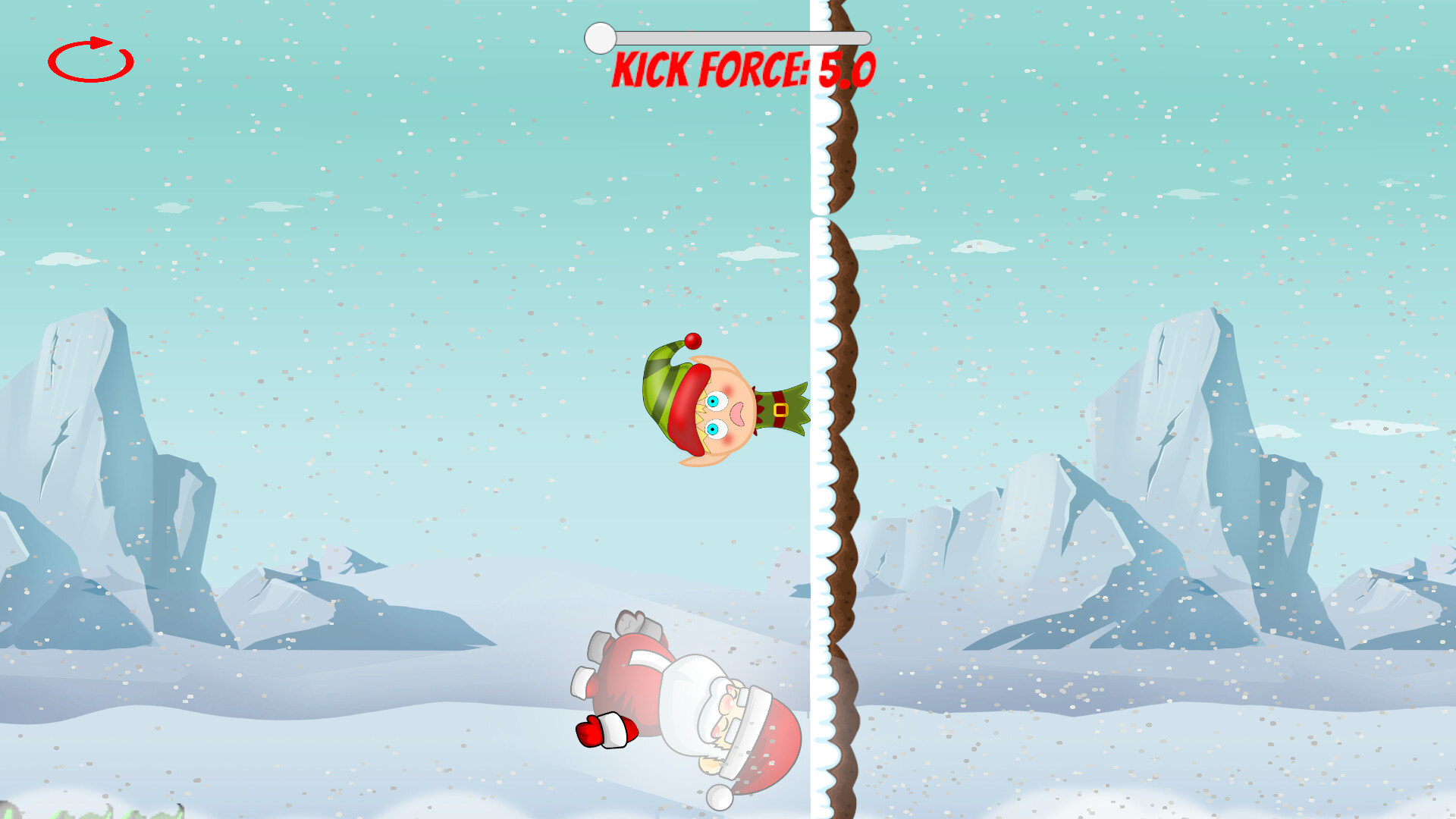Click the red restart arrow icon

point(90,61)
